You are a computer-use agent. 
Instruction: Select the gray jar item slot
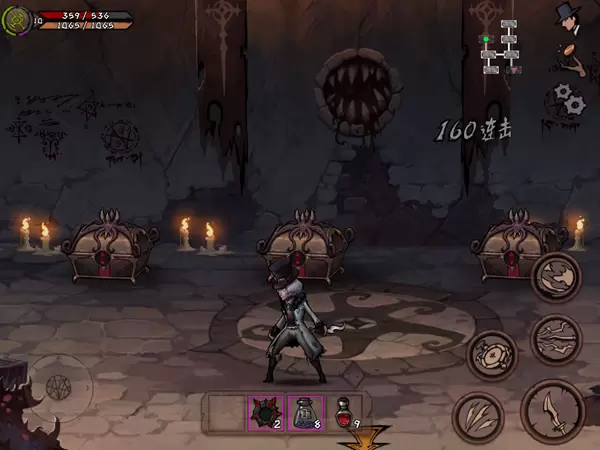pyautogui.click(x=305, y=412)
